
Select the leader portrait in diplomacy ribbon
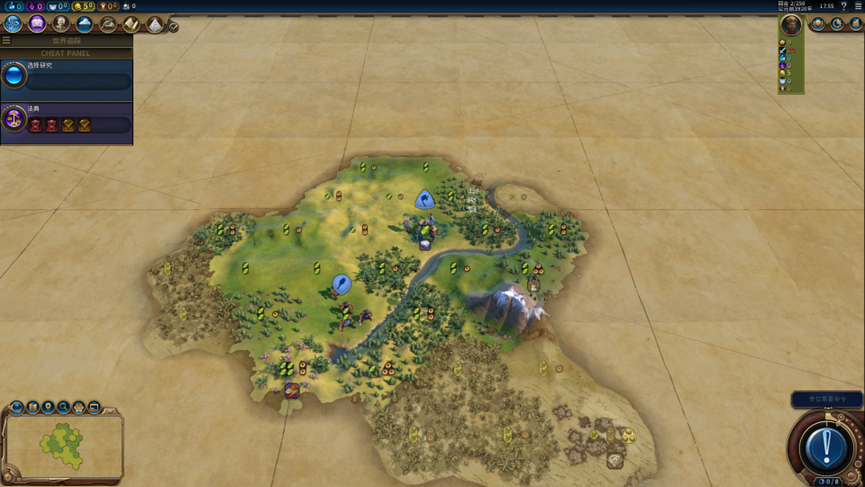[x=791, y=25]
